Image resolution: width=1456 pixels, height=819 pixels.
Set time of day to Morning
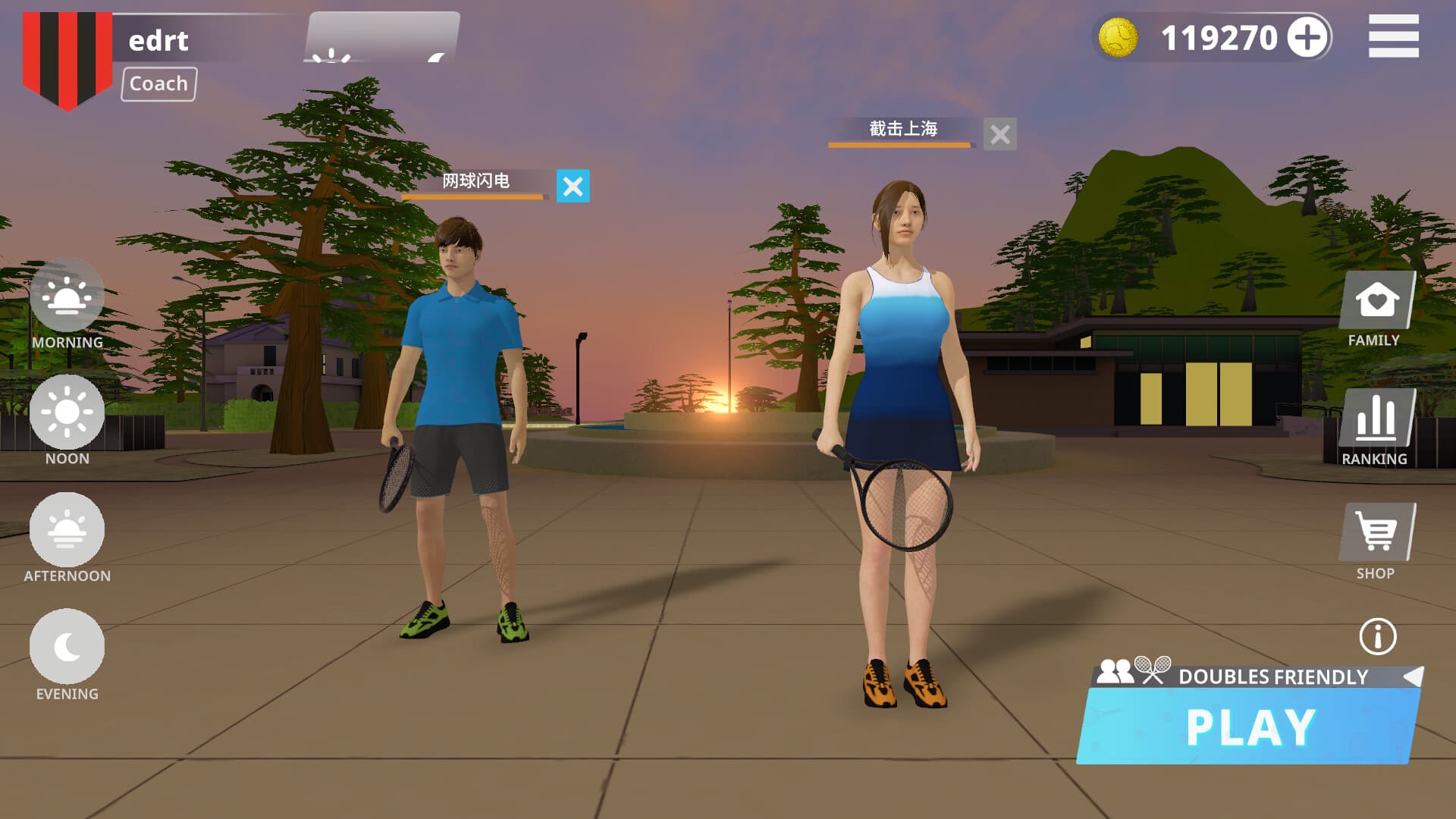[67, 297]
